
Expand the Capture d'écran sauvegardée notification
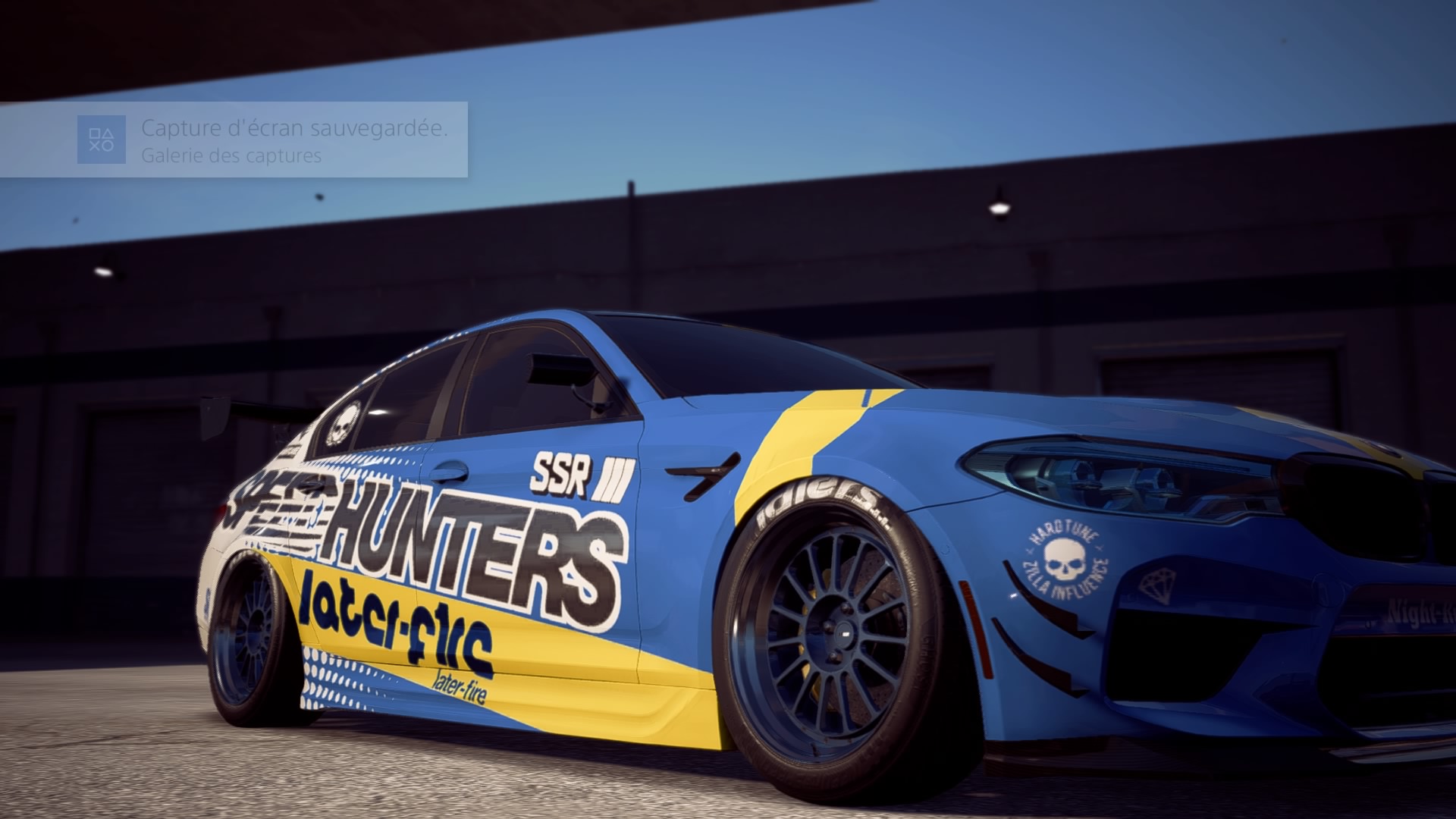click(294, 129)
